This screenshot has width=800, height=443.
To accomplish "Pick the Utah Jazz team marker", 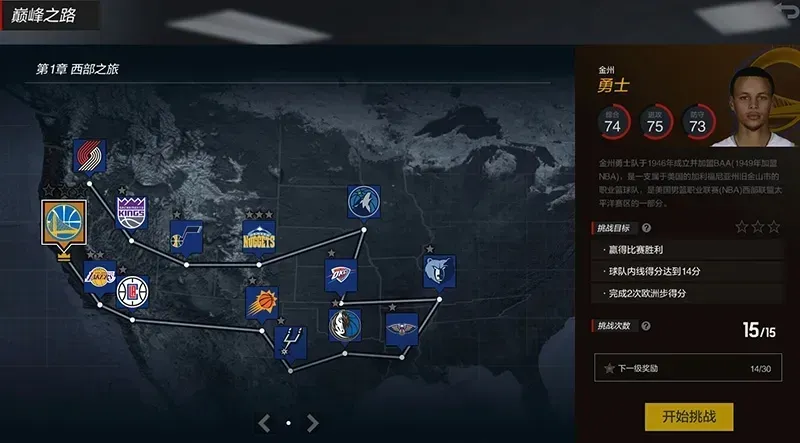I will coord(186,237).
